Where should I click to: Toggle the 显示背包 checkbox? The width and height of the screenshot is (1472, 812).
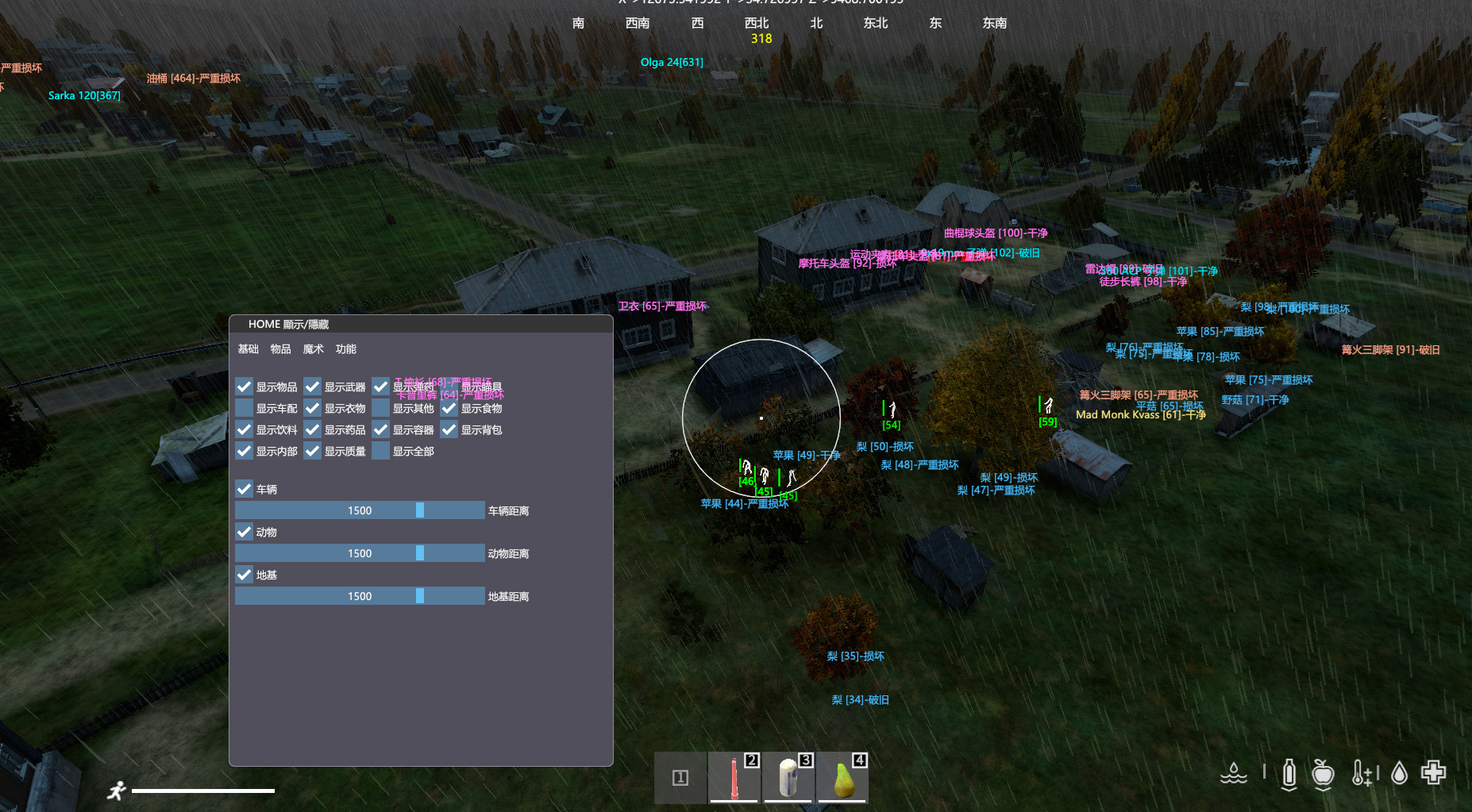coord(449,429)
